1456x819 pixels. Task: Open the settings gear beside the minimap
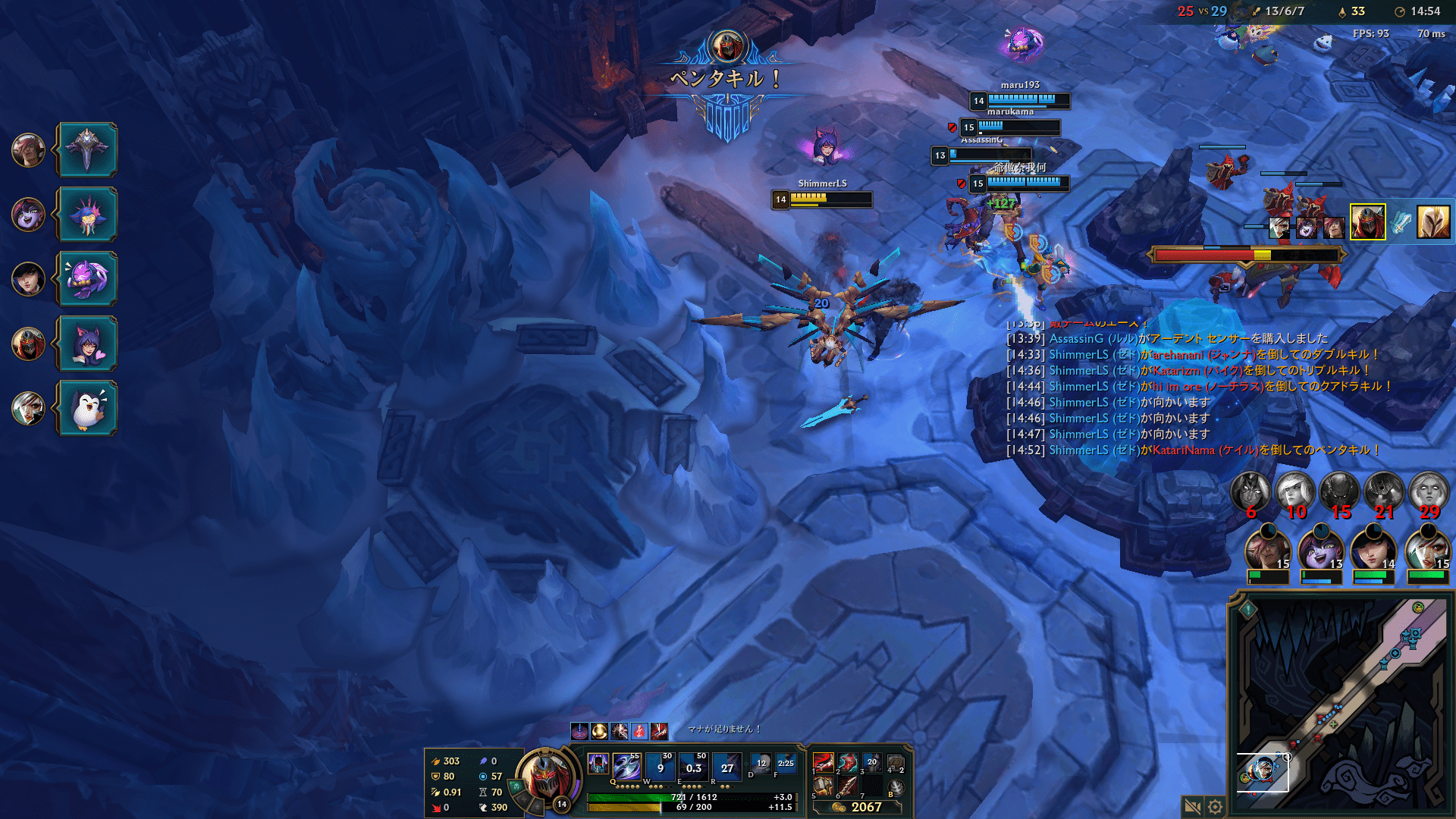1215,807
